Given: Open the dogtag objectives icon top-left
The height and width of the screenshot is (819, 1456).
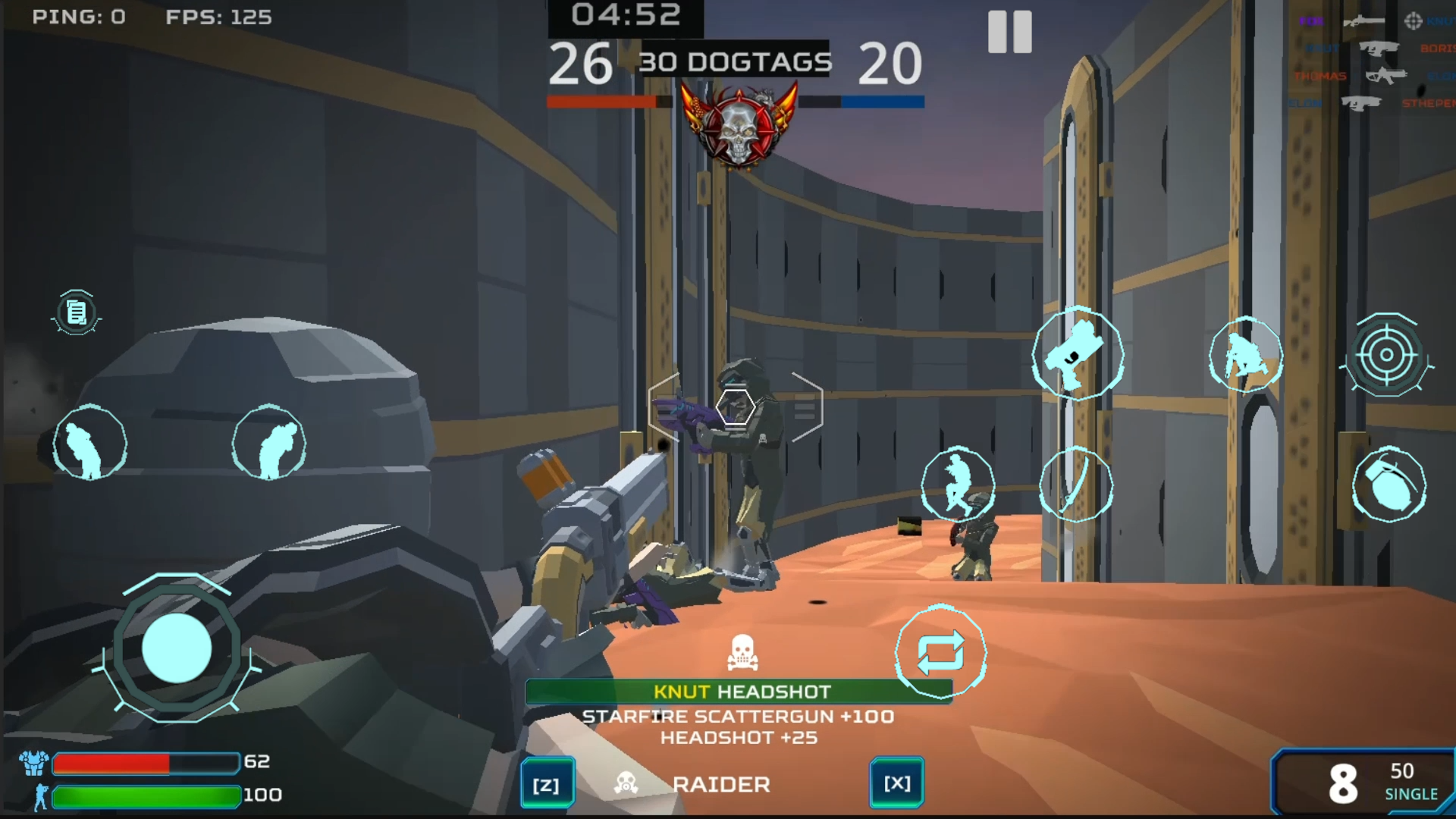Looking at the screenshot, I should 75,313.
